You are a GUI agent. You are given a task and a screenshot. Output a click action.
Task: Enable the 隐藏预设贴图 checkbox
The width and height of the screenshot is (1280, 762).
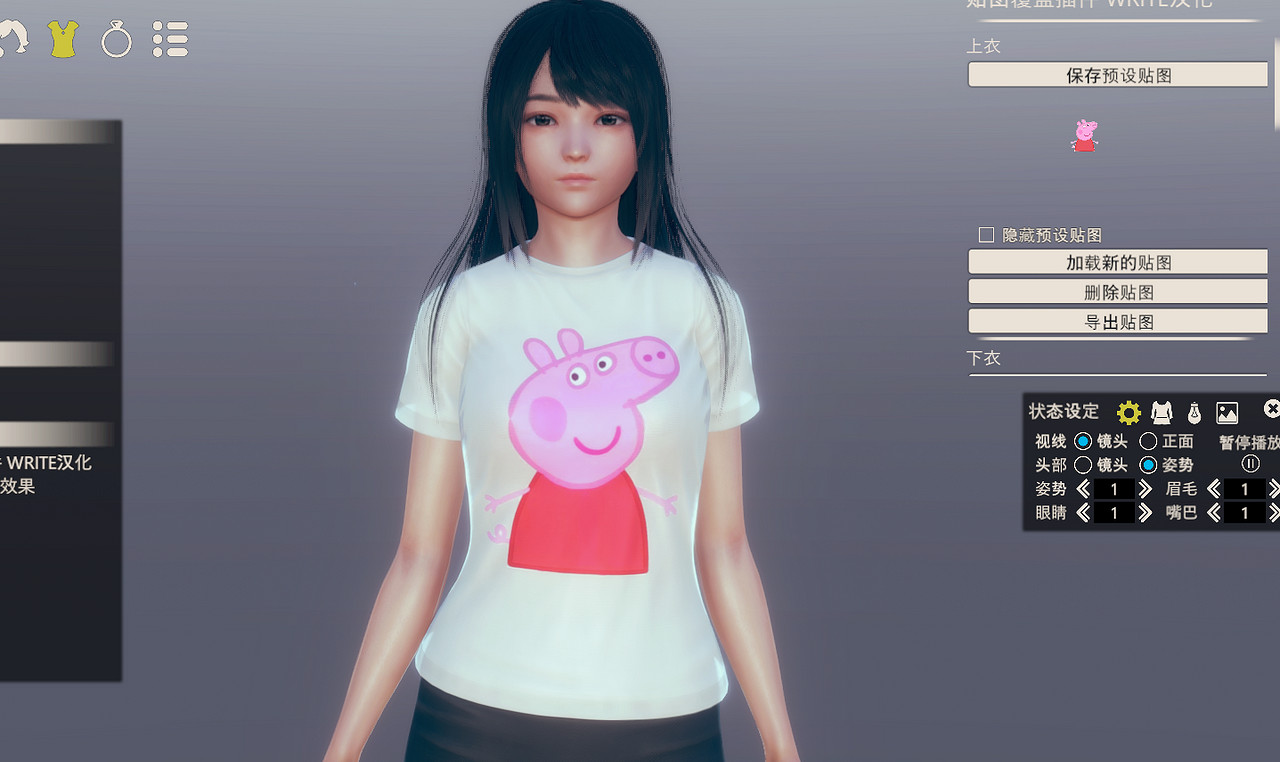tap(984, 234)
